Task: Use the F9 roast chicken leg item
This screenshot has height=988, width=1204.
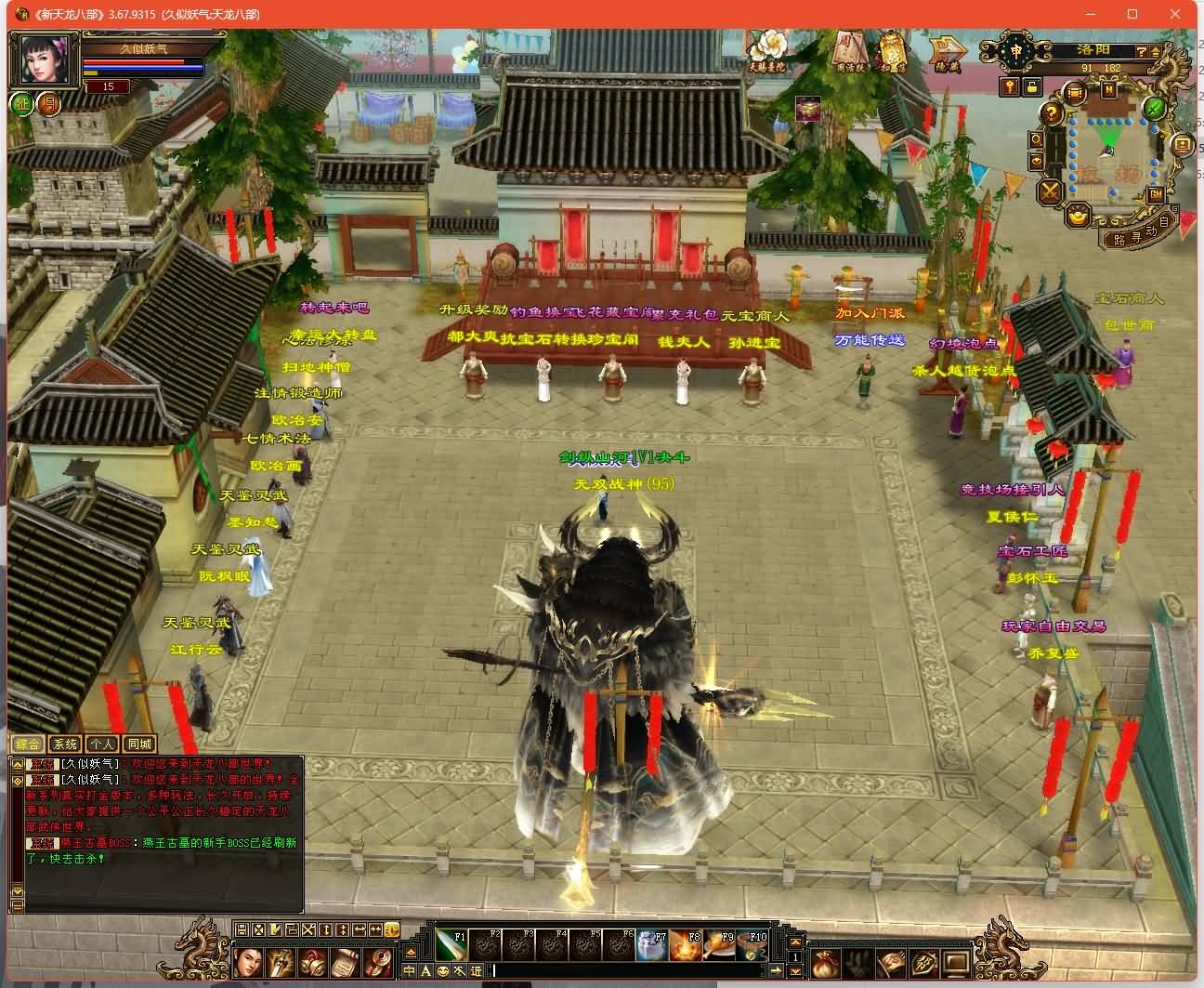Action: tap(717, 944)
